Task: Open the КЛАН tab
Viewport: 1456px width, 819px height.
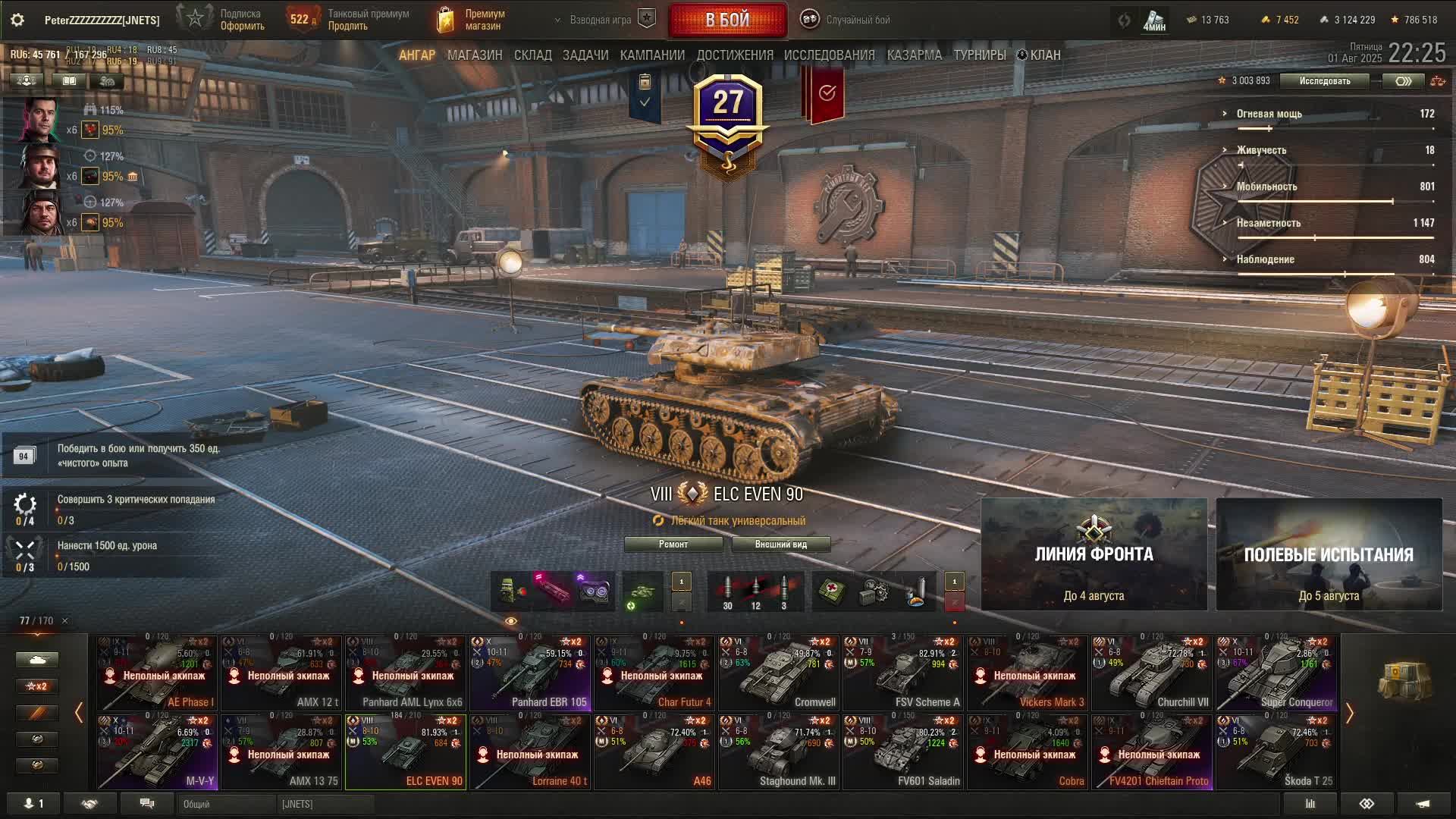Action: click(x=1039, y=55)
